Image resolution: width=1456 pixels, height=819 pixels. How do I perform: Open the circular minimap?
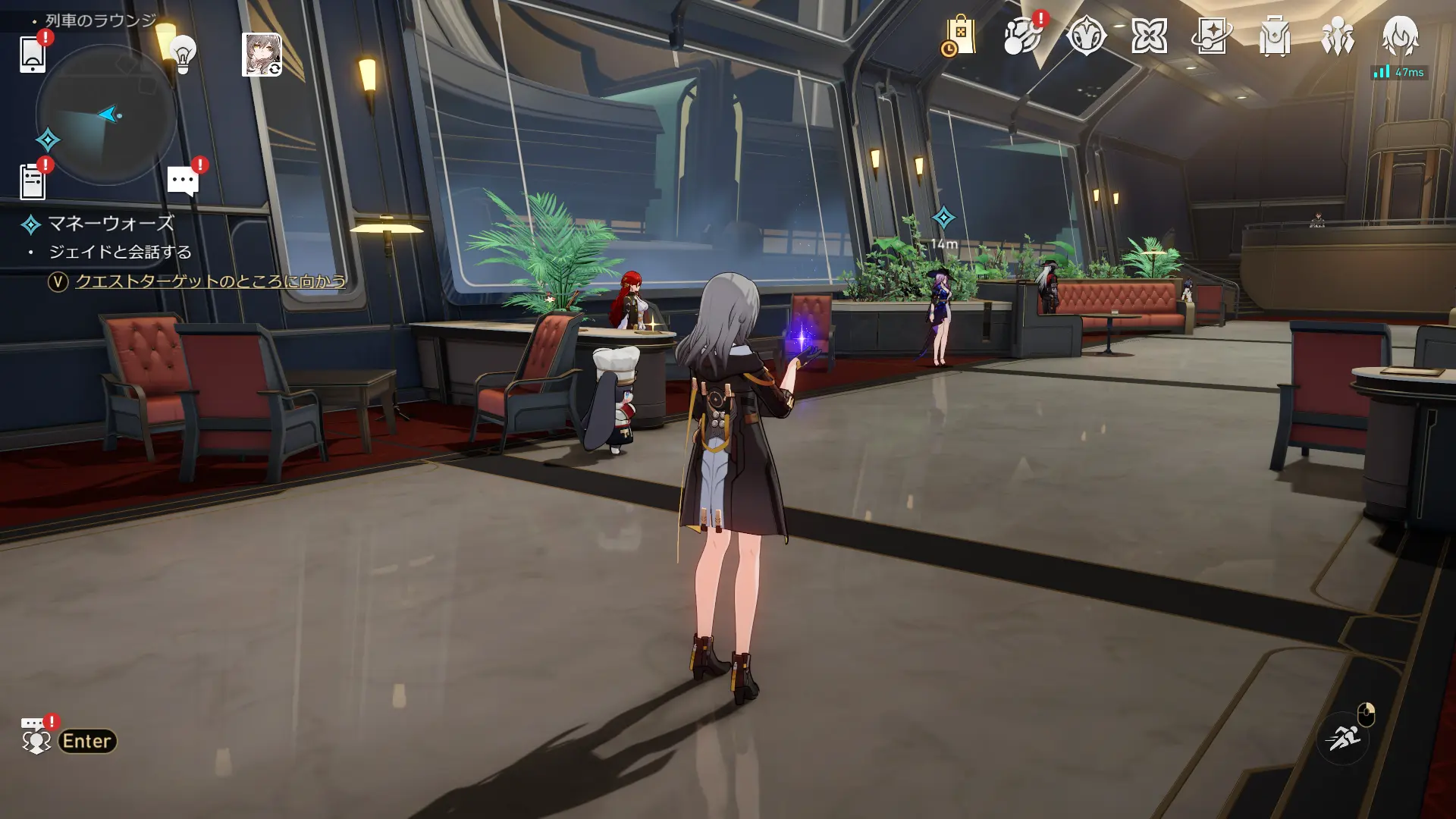(x=106, y=115)
